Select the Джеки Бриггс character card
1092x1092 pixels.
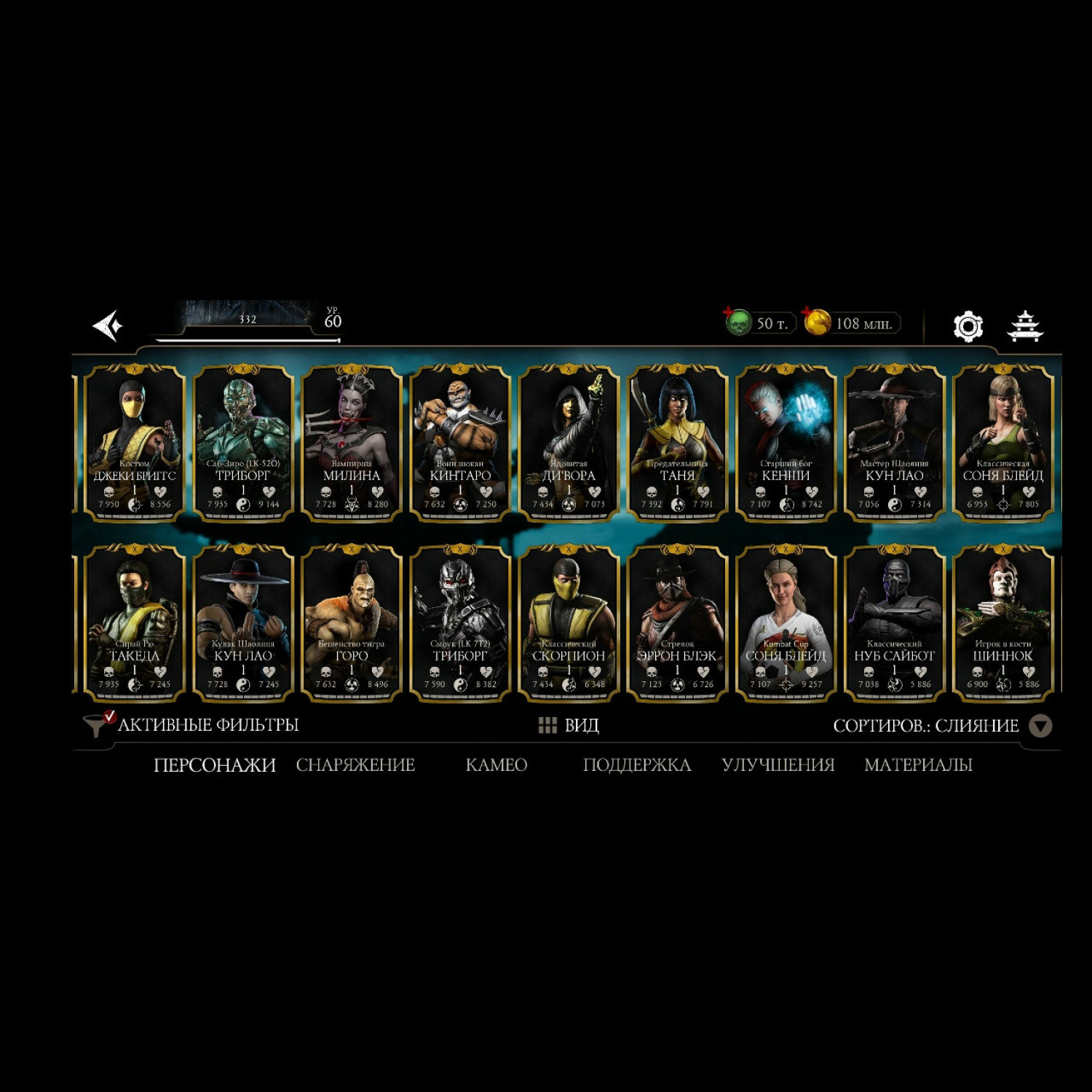135,444
